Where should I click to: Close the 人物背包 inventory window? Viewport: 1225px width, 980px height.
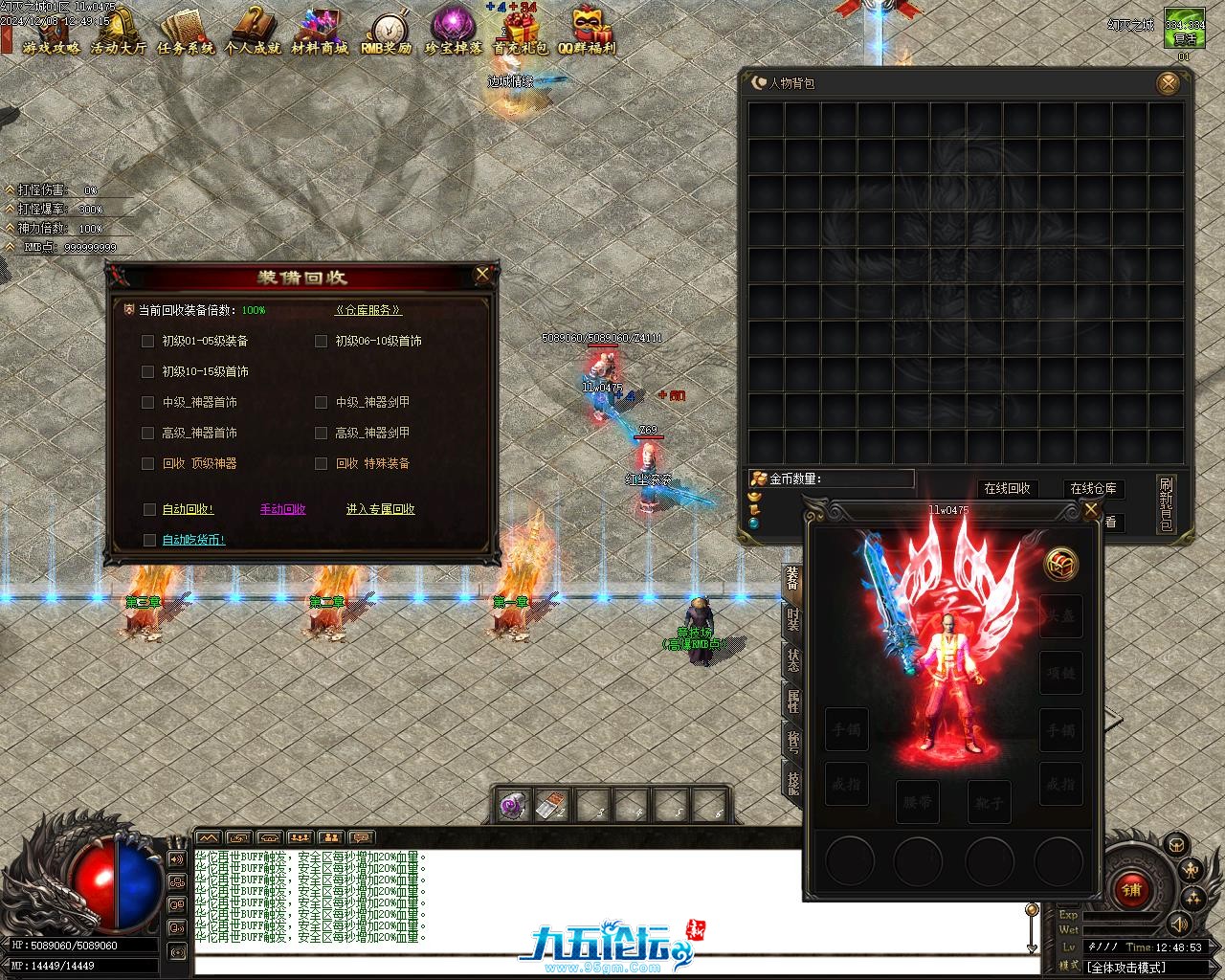[x=1168, y=84]
